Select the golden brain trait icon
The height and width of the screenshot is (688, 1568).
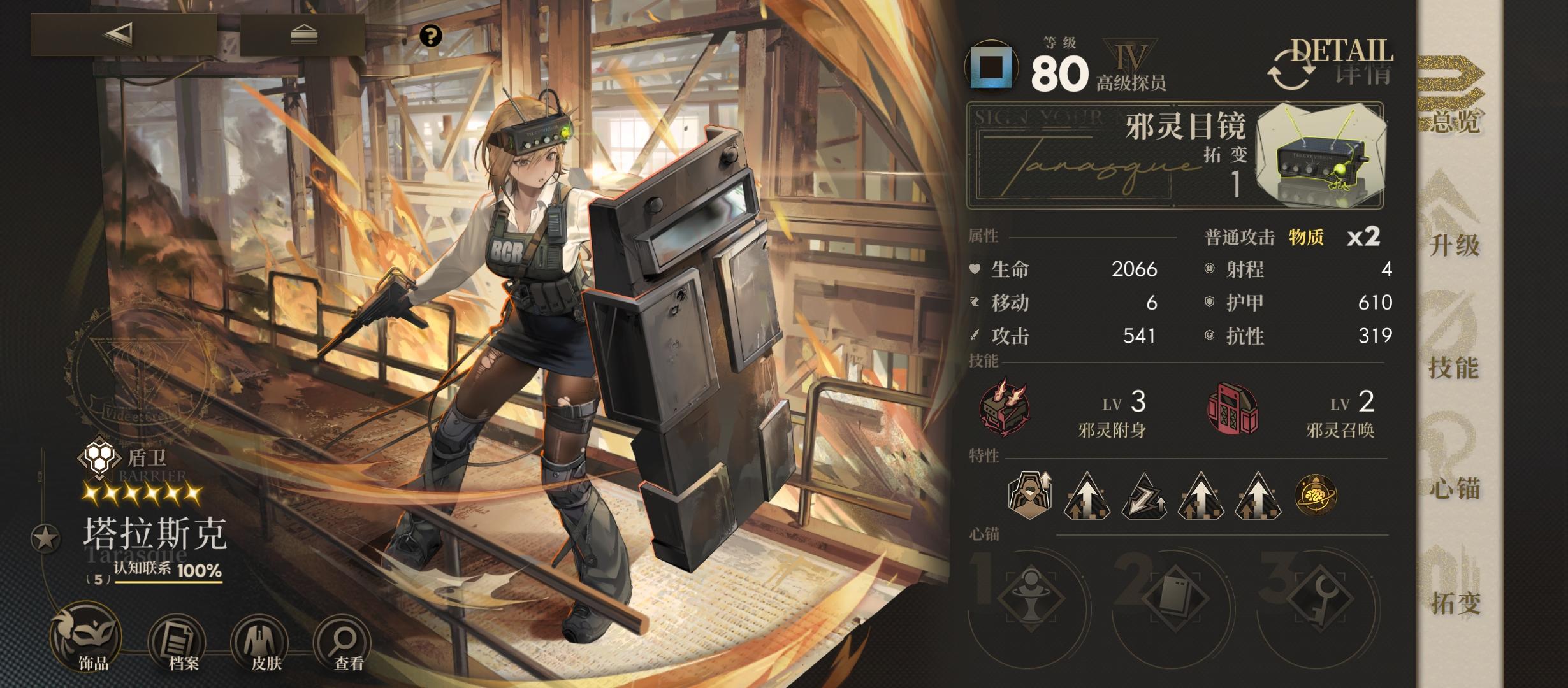(1316, 495)
